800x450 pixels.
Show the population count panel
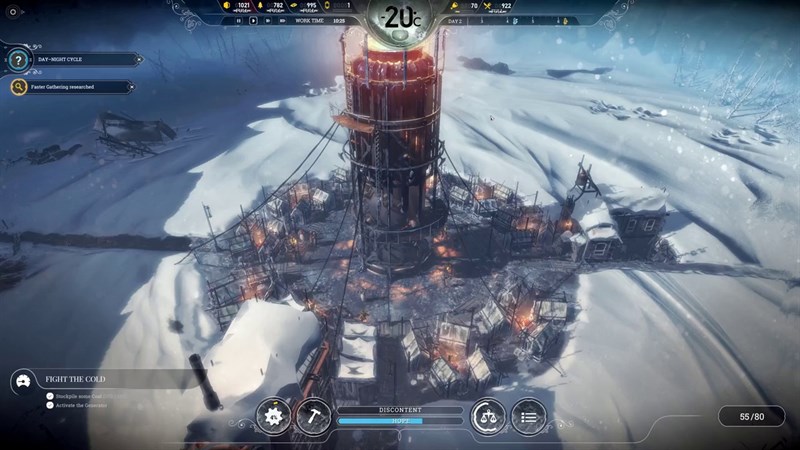click(x=751, y=415)
